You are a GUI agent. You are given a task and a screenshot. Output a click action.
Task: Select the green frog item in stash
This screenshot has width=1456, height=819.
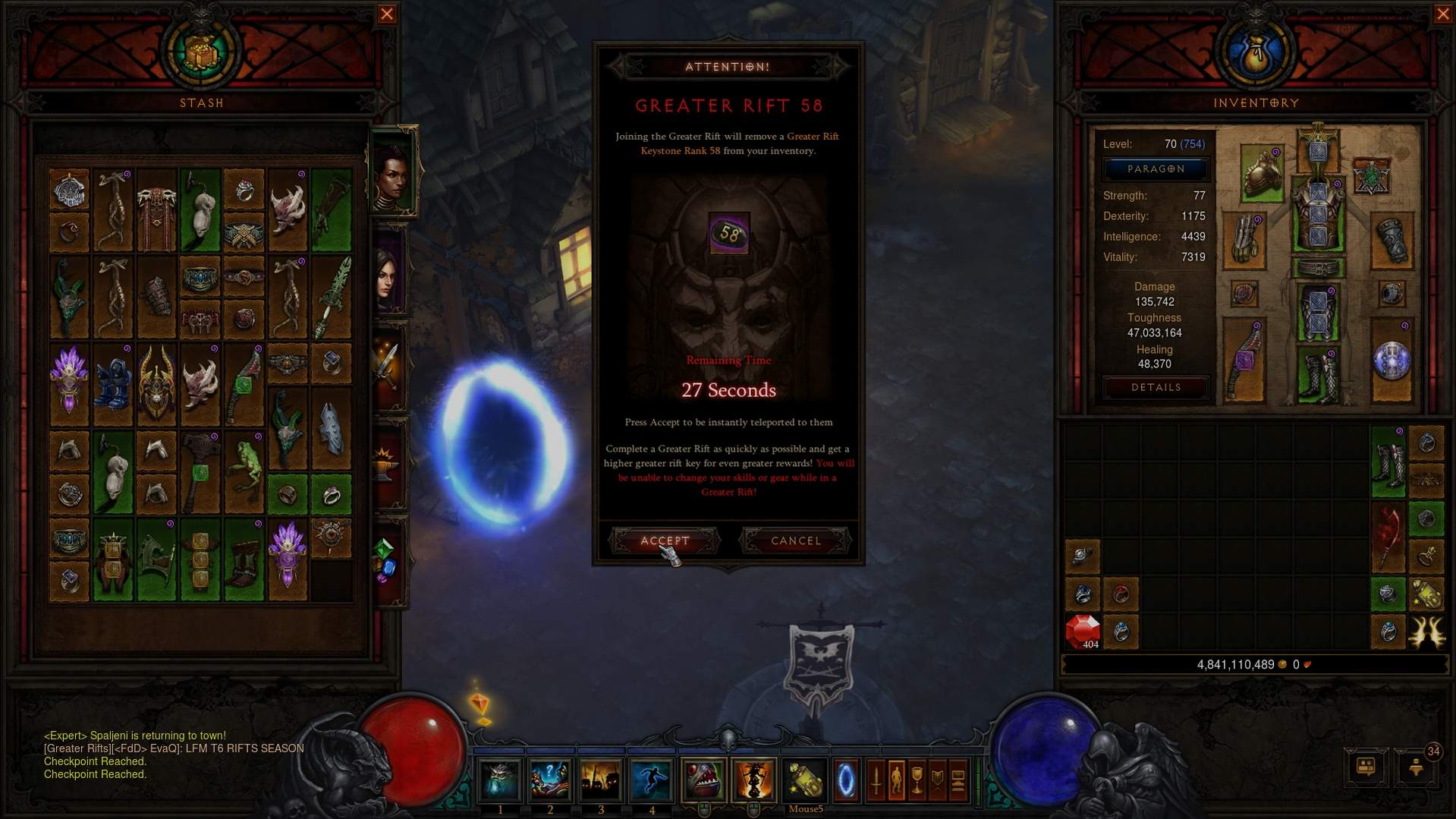(x=244, y=463)
